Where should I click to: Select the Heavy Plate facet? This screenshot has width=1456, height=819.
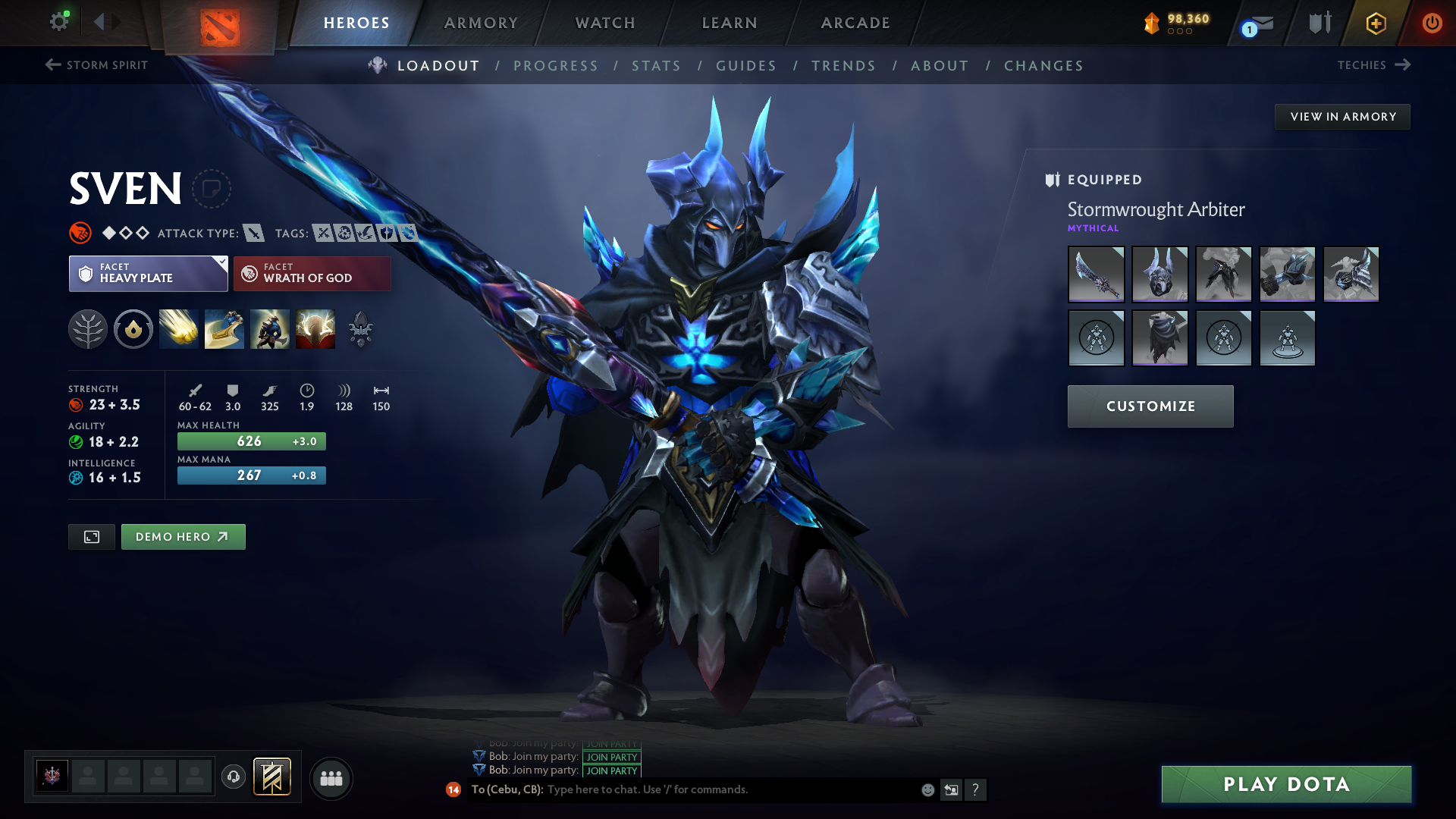click(x=148, y=274)
